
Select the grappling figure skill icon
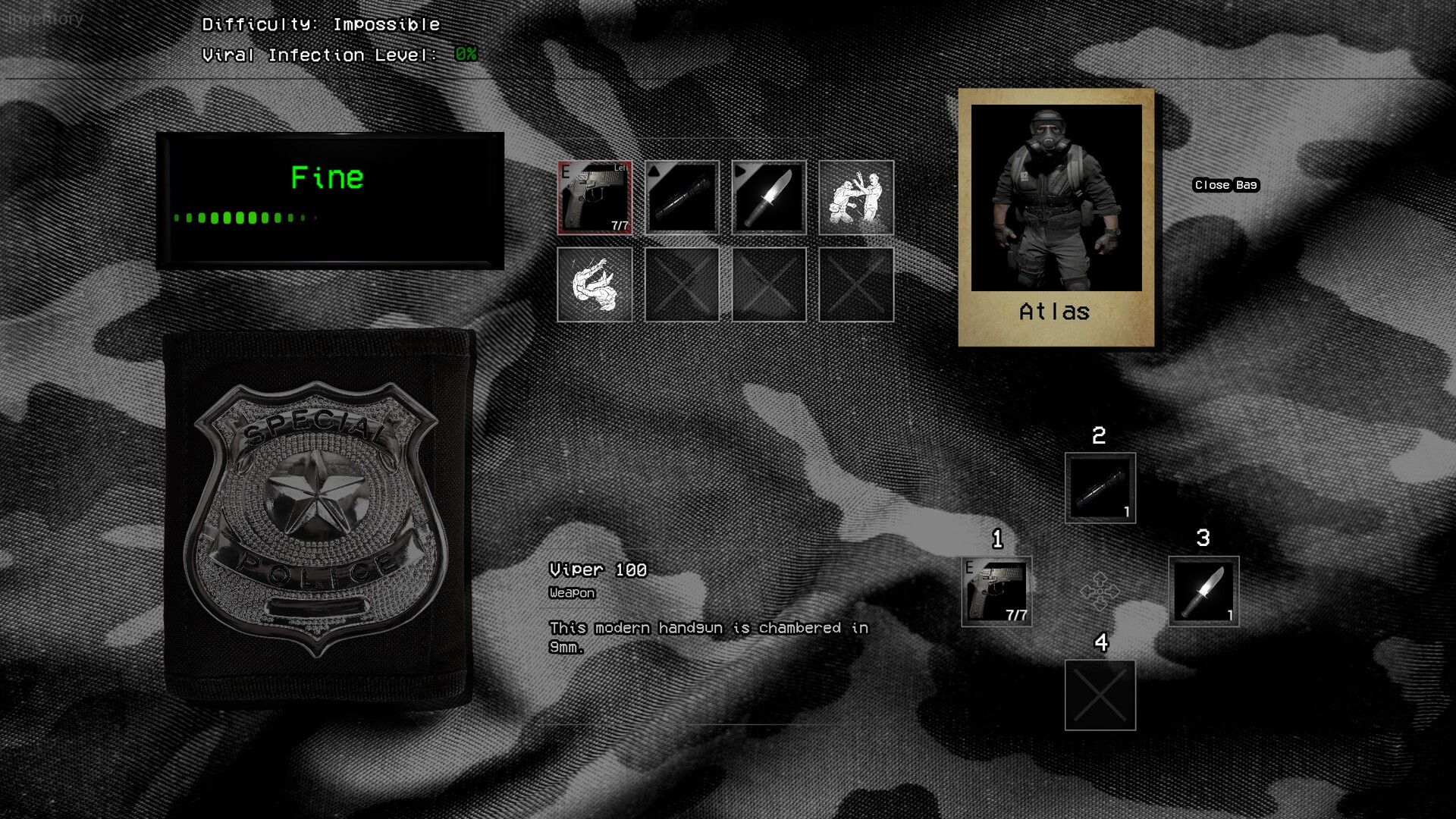595,284
